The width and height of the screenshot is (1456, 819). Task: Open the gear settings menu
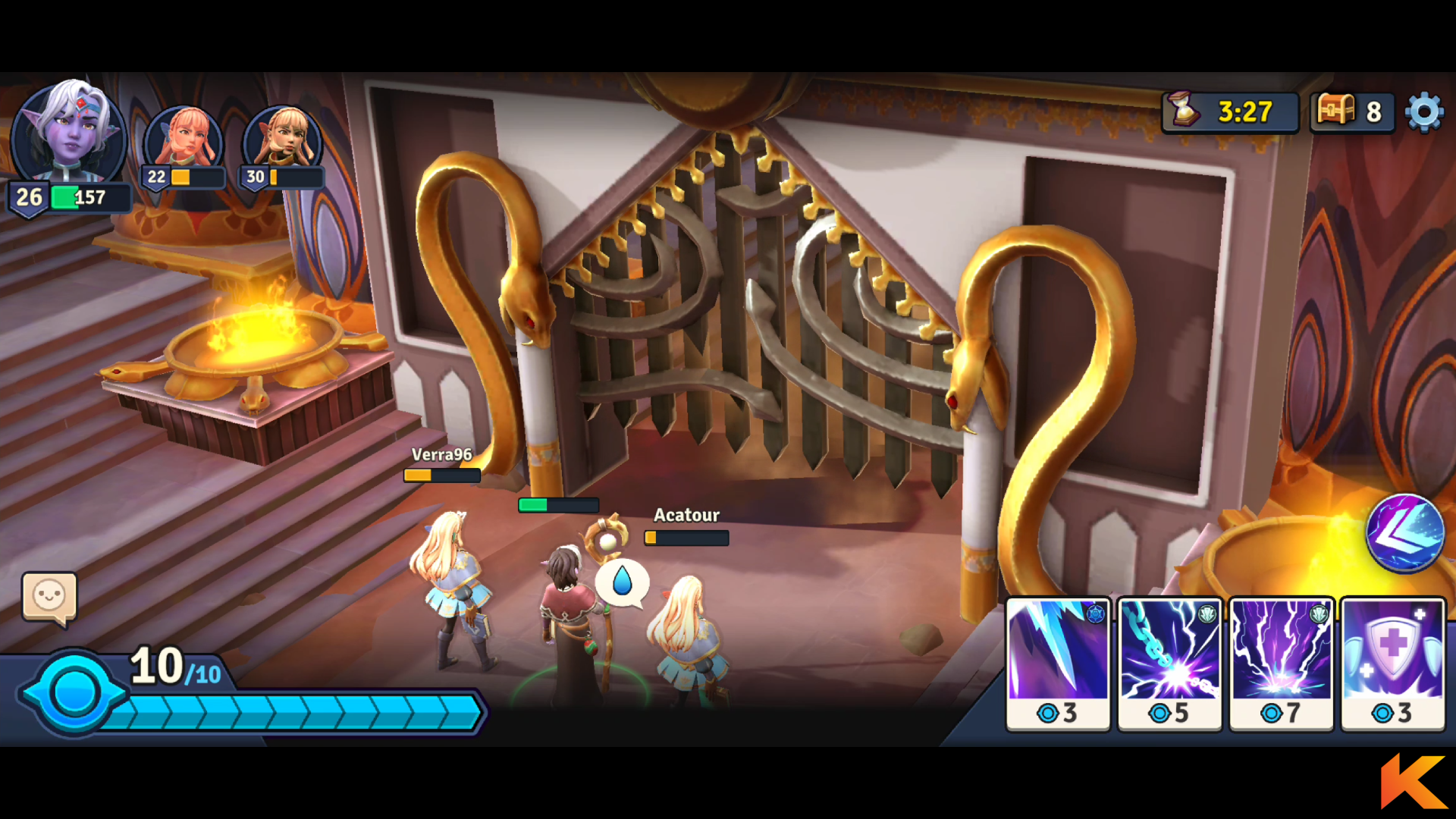tap(1424, 112)
